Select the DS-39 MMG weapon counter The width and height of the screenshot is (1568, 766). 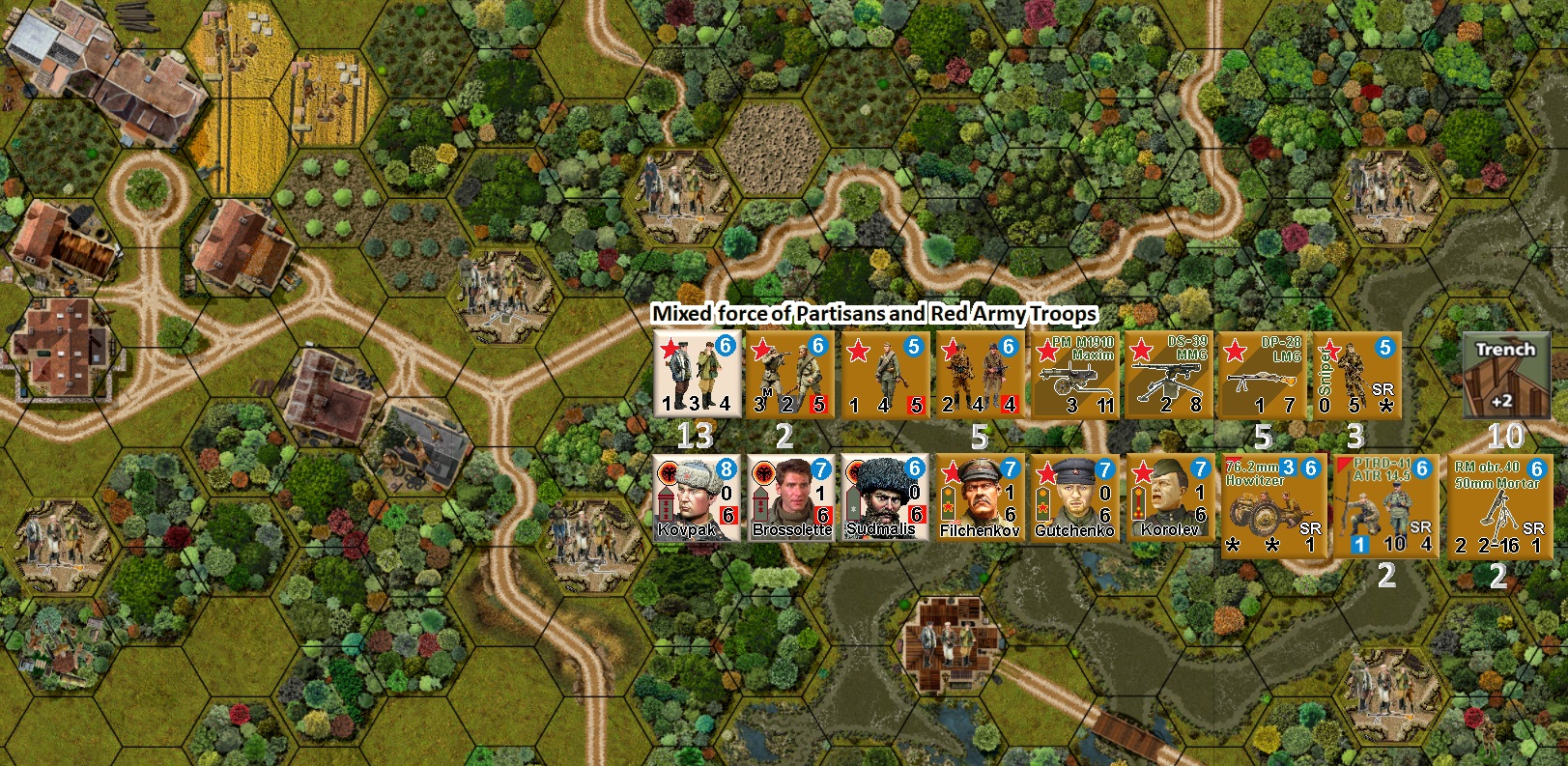1167,375
